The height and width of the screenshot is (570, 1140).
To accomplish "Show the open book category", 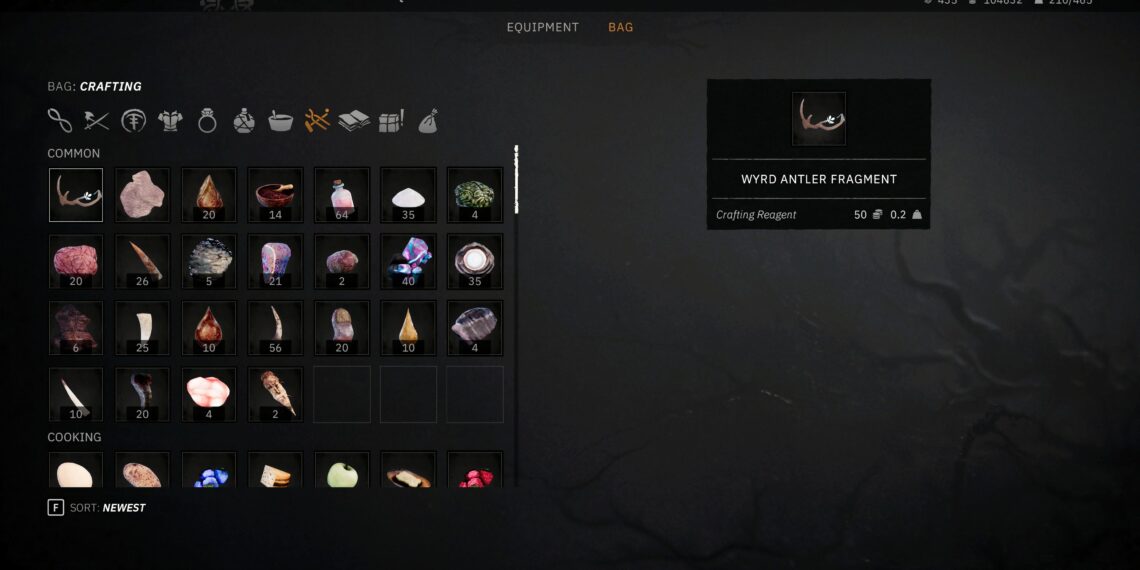I will [353, 121].
